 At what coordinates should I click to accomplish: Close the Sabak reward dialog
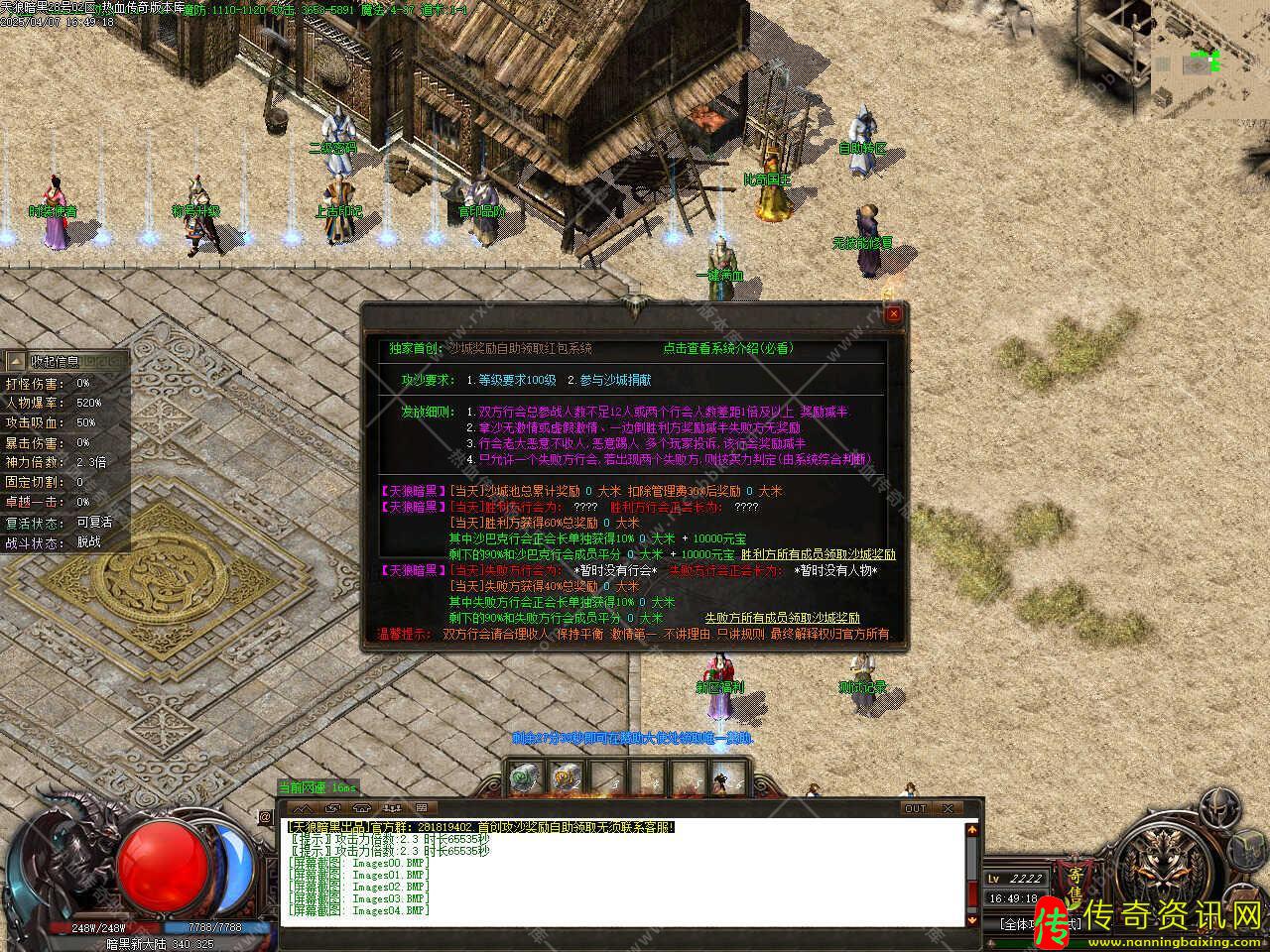[x=893, y=314]
